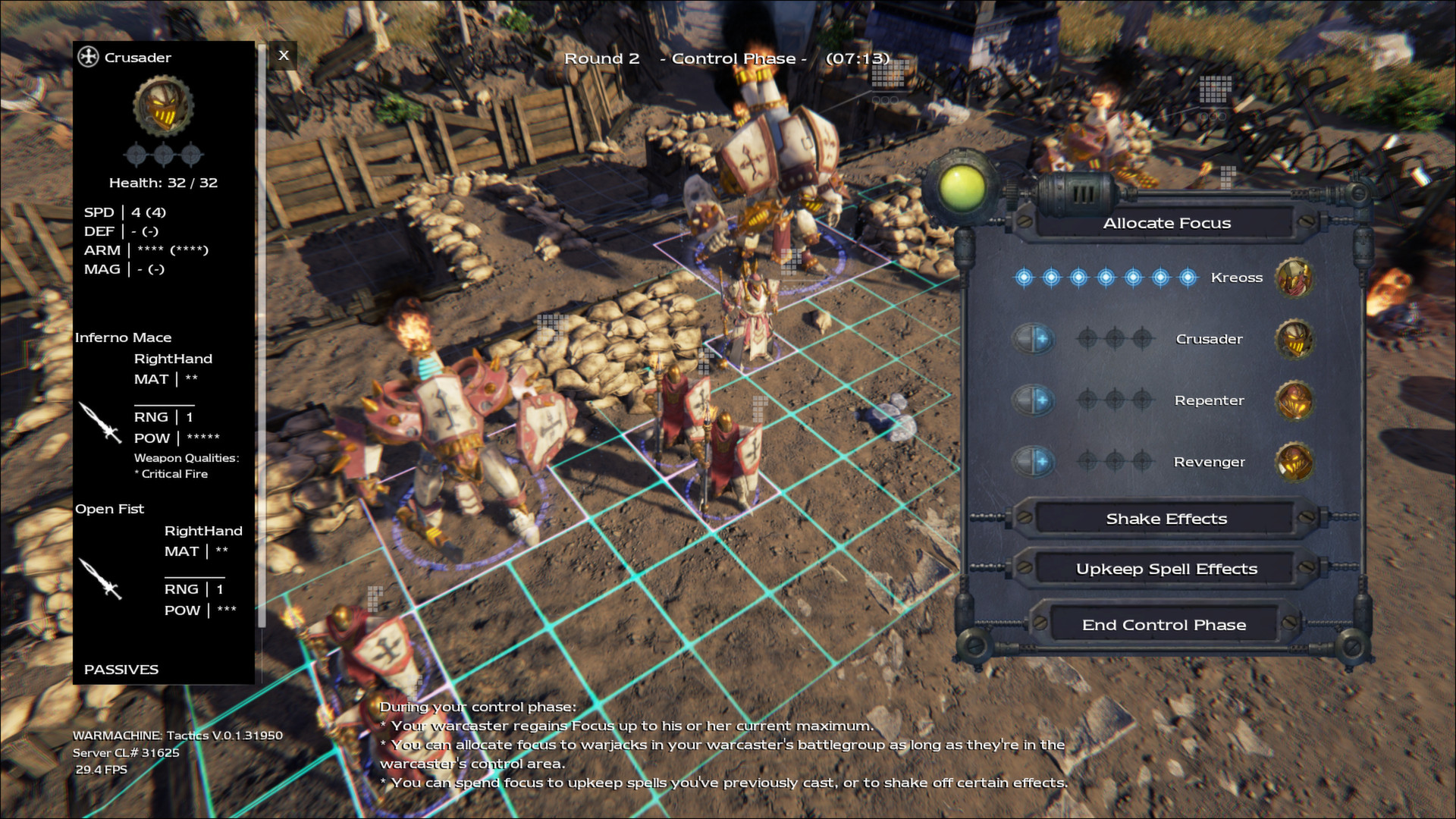
Task: Open Upkeep Spell Effects
Action: [x=1166, y=568]
